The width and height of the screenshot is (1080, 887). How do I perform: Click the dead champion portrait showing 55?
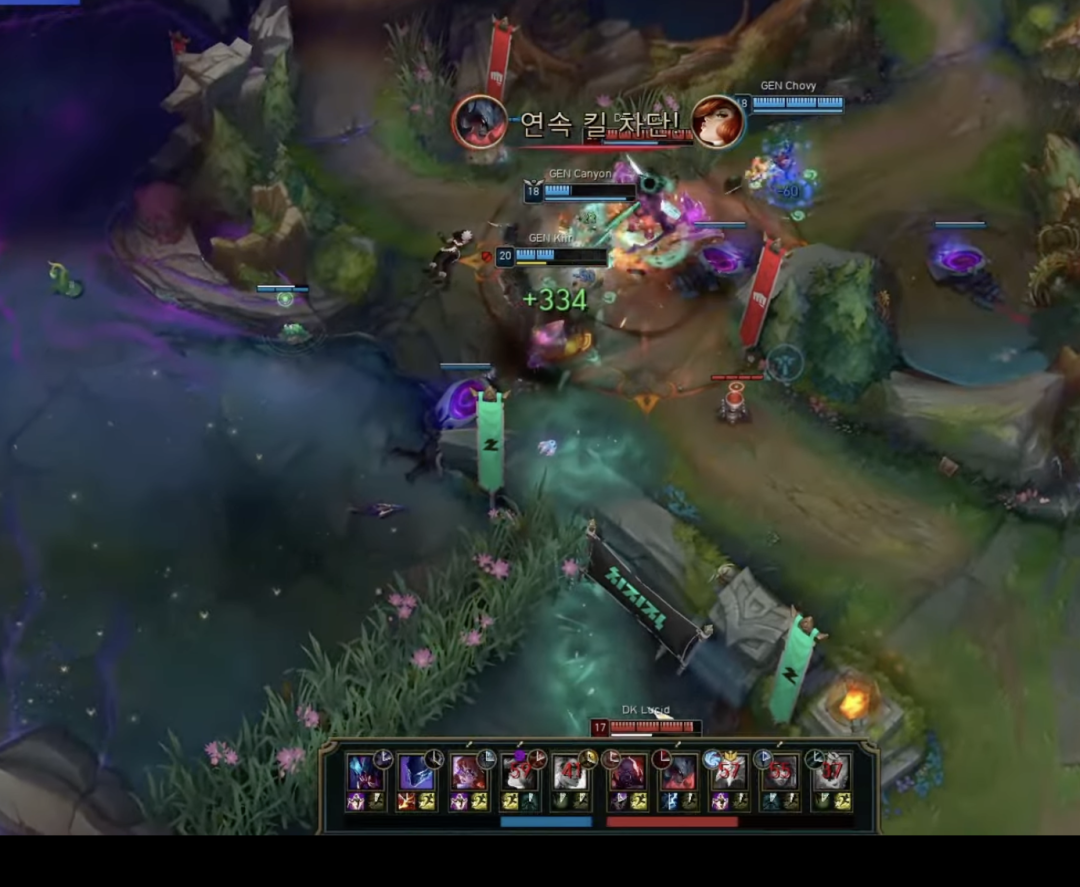point(781,772)
